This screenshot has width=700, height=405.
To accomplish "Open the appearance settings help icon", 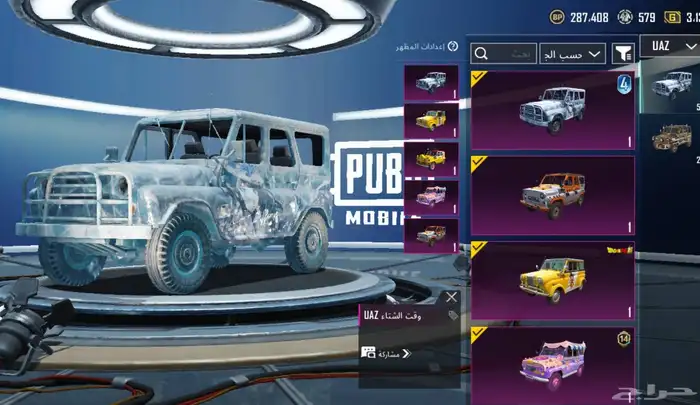I will 453,47.
